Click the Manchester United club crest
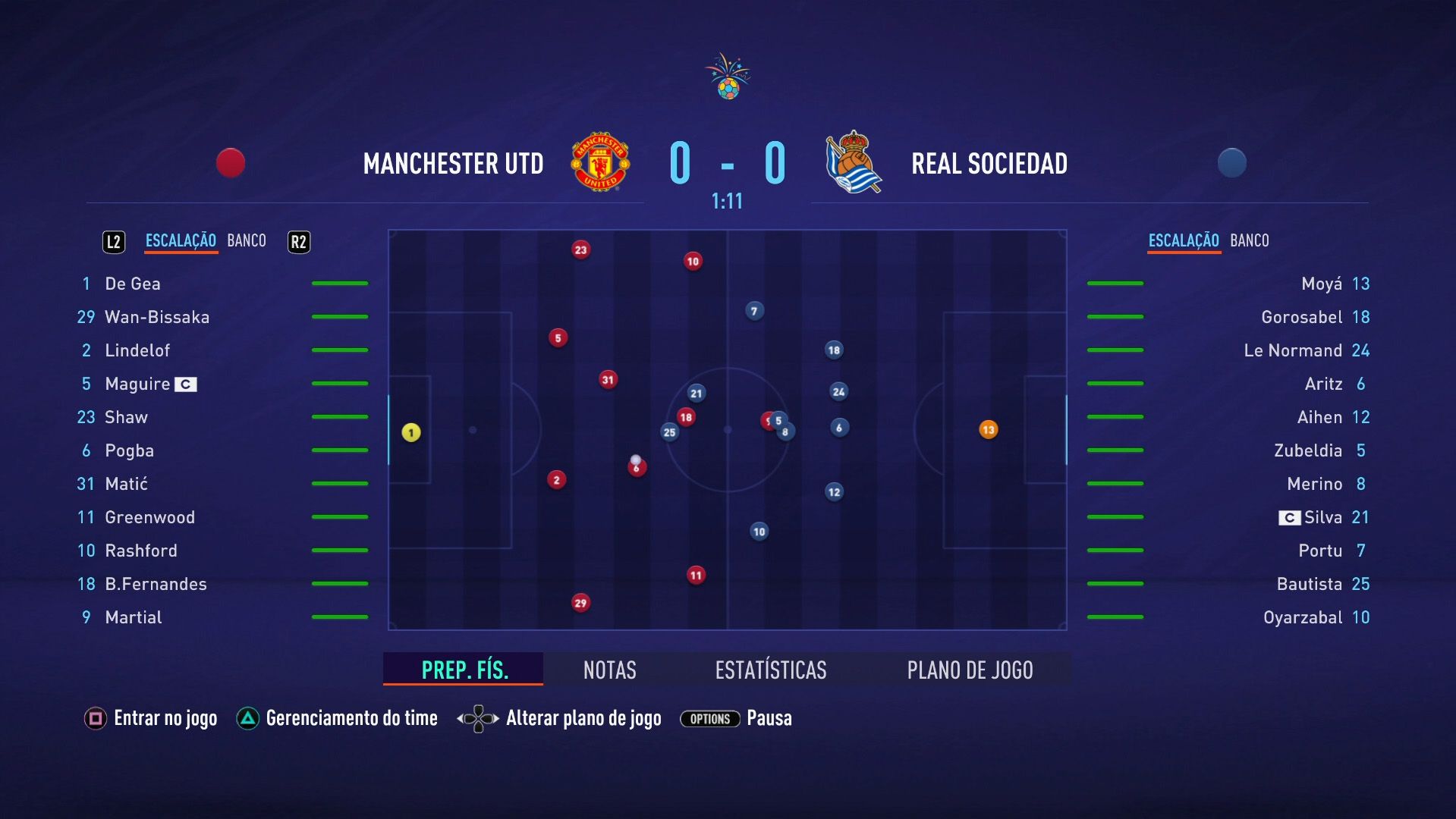Viewport: 1456px width, 819px height. click(x=599, y=162)
